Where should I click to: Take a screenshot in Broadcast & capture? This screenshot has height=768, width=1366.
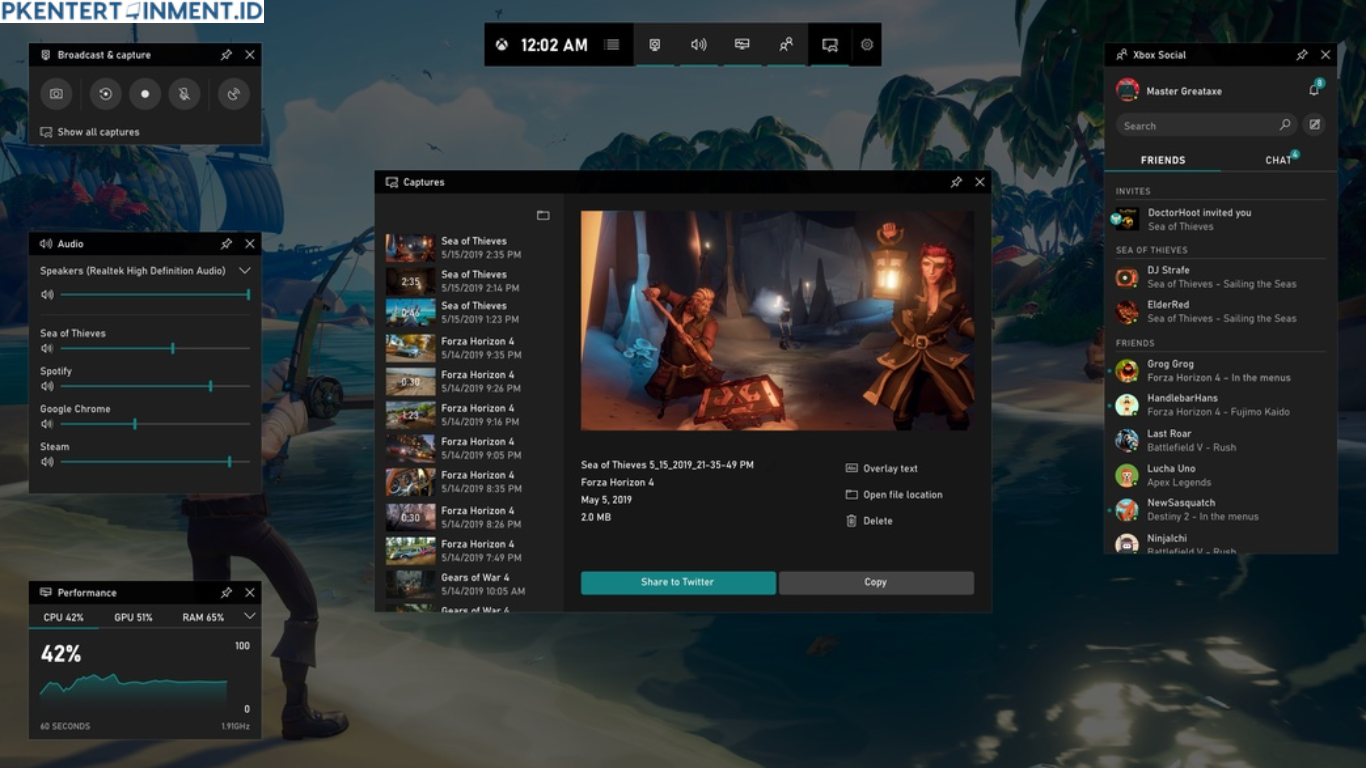pos(55,94)
